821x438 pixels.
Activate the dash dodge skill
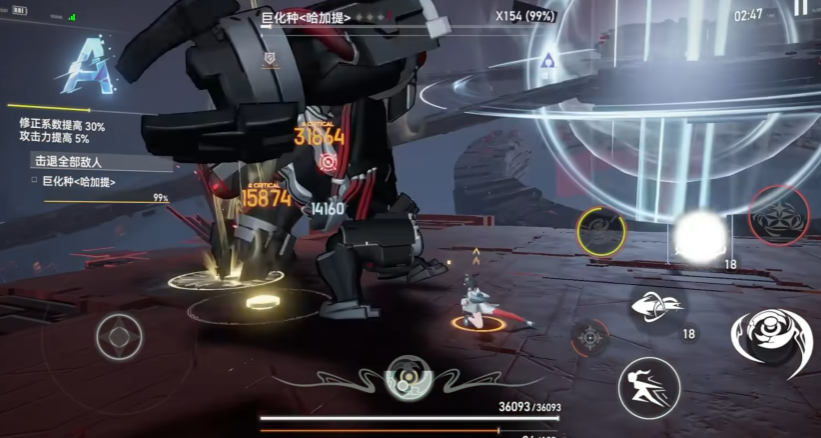click(648, 387)
